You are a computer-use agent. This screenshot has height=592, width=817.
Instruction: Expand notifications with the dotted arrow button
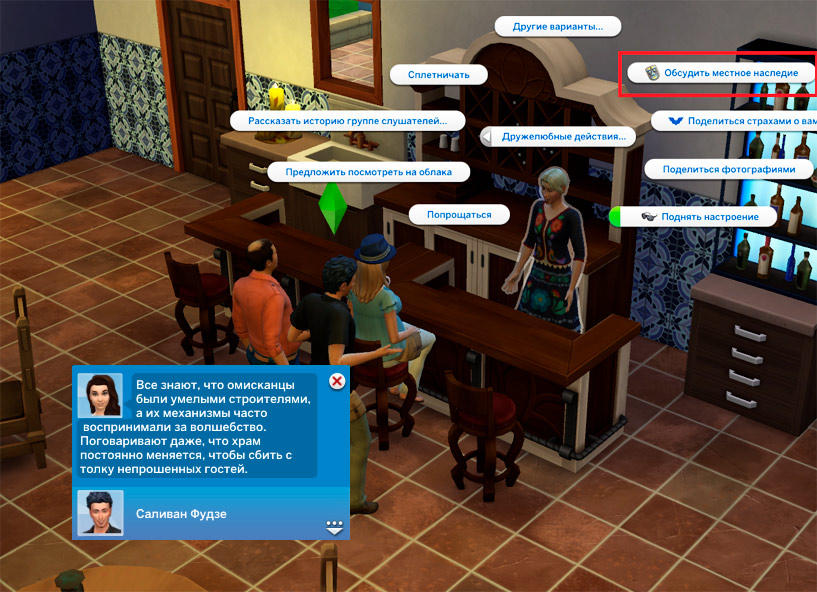[x=334, y=527]
